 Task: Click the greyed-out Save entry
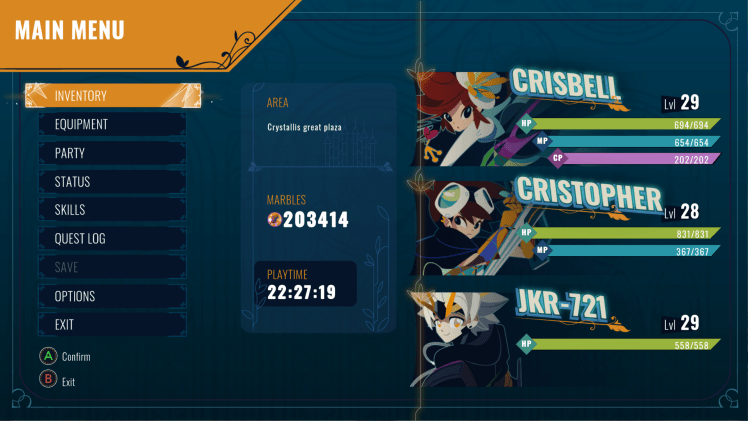112,267
